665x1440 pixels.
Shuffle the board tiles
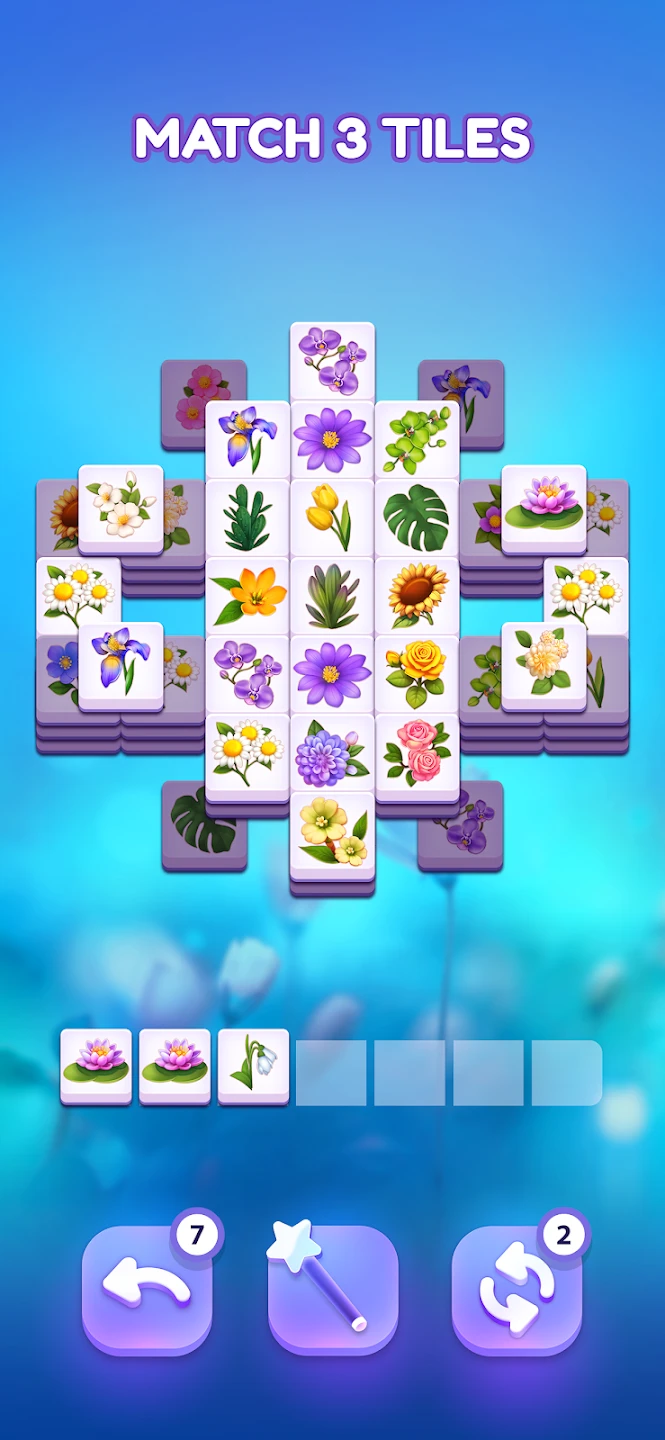[516, 1289]
